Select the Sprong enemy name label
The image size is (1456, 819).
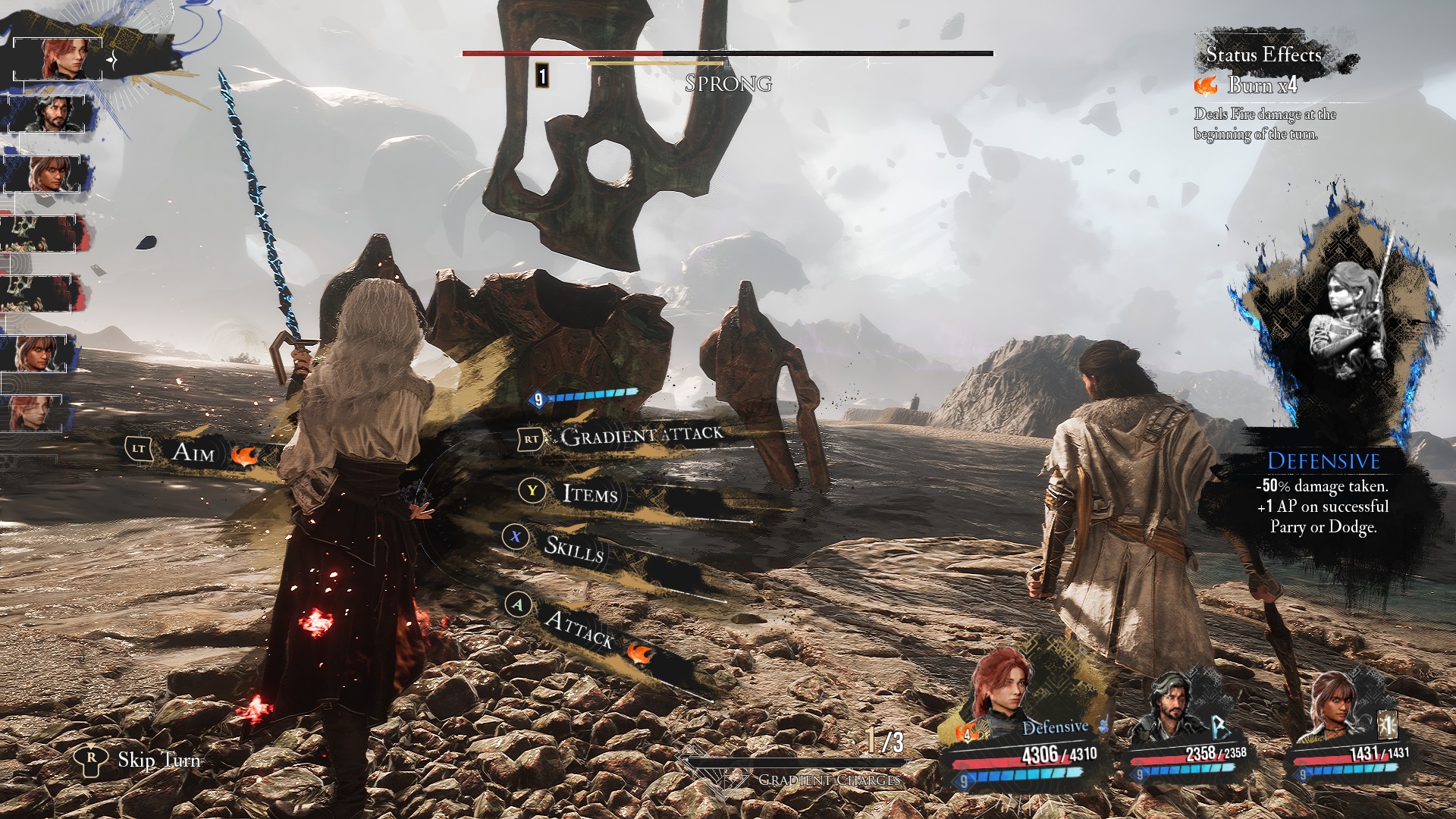click(x=728, y=83)
